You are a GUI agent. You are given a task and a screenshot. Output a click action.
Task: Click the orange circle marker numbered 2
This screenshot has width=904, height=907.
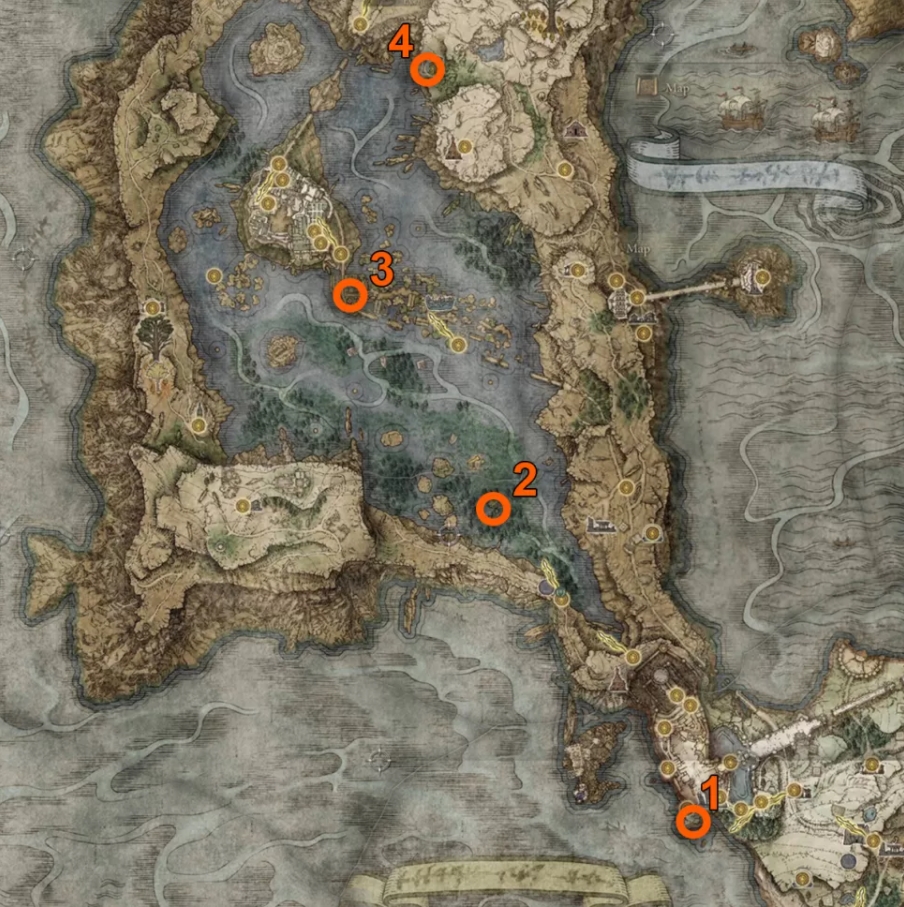click(492, 508)
